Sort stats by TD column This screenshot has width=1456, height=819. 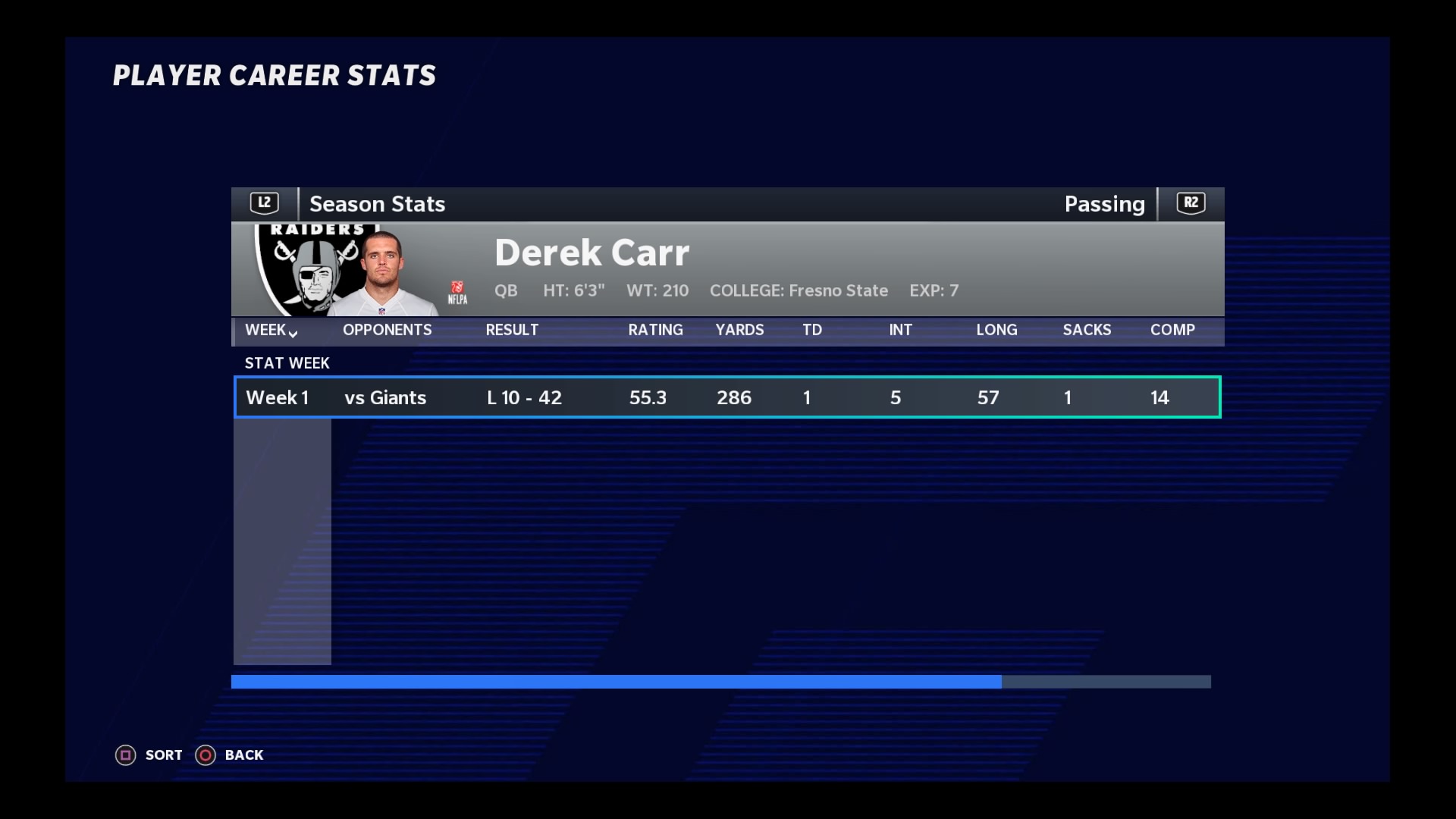point(811,331)
